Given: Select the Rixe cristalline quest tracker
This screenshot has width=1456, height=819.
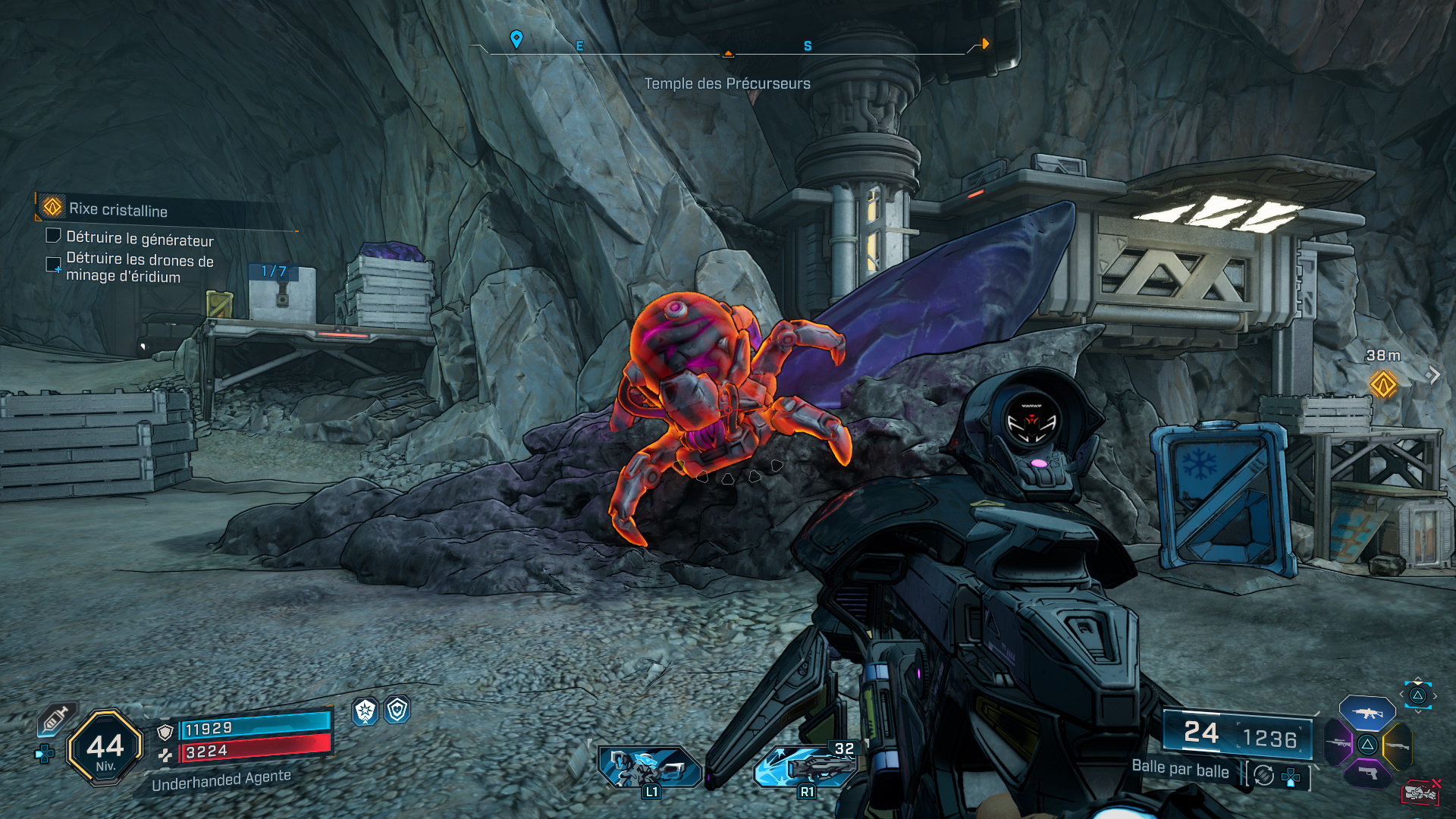Looking at the screenshot, I should point(118,209).
